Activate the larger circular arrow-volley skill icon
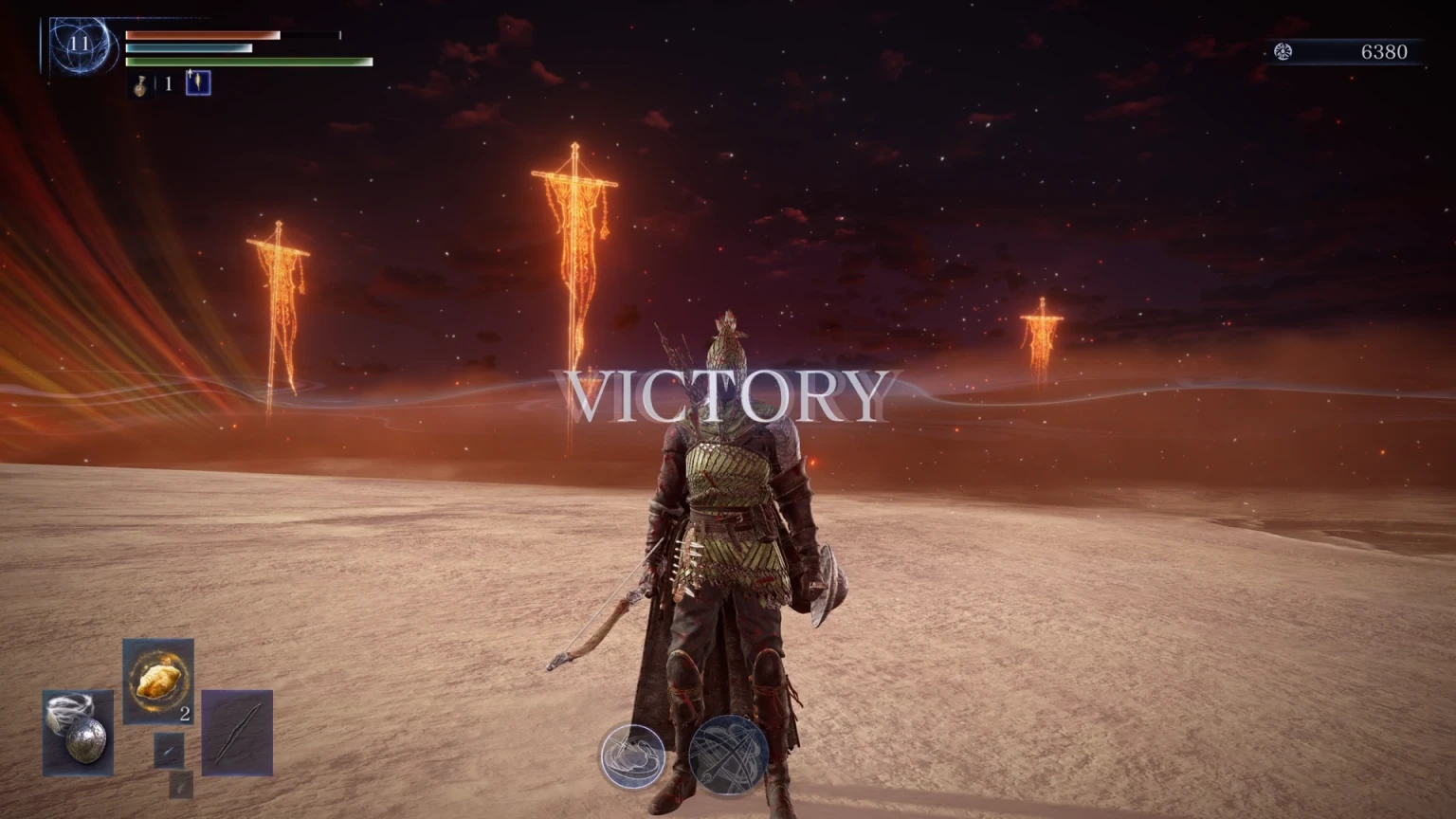The height and width of the screenshot is (819, 1456). [x=728, y=755]
